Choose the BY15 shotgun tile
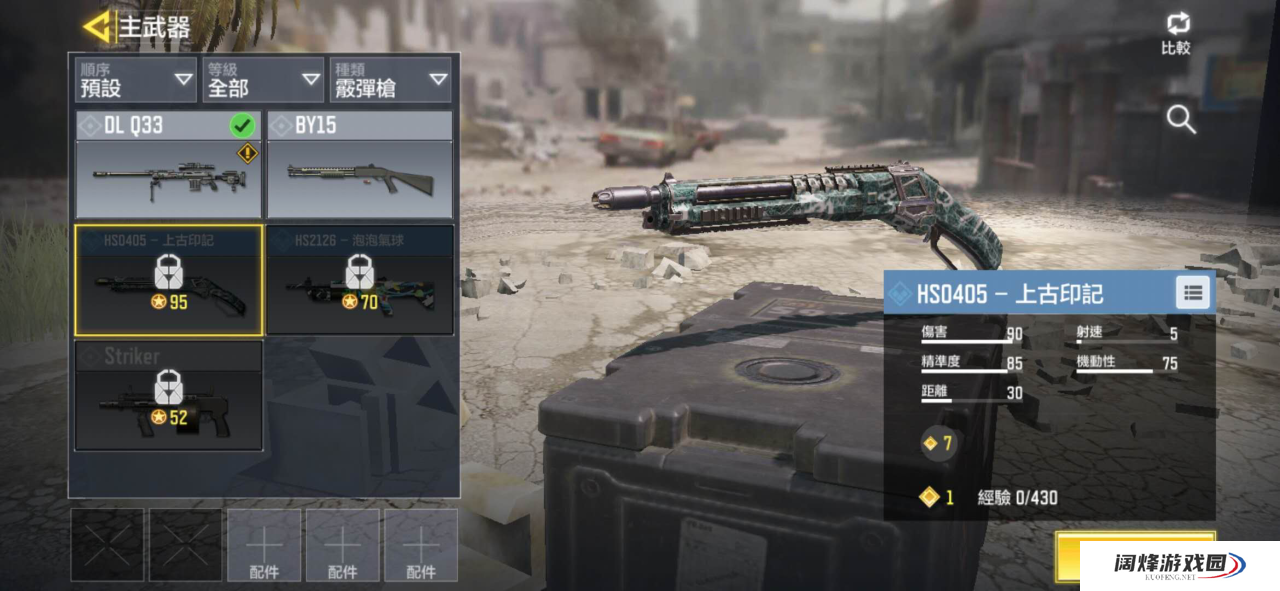Viewport: 1280px width, 591px height. click(x=360, y=166)
